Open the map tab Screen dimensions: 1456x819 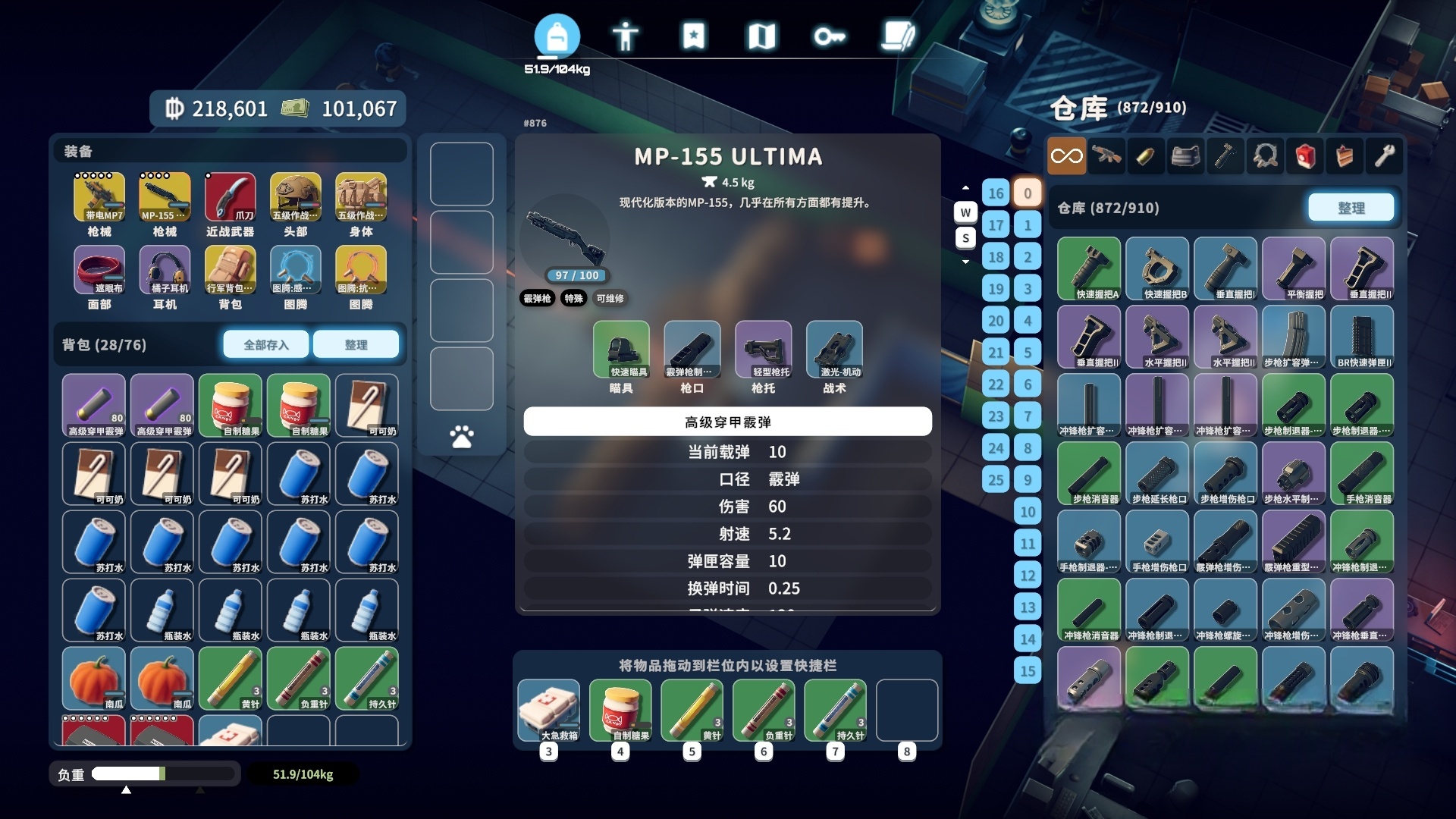(761, 36)
